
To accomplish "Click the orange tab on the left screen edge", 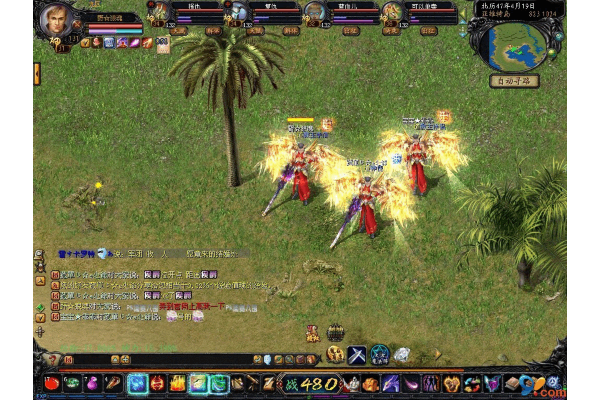I will (37, 74).
